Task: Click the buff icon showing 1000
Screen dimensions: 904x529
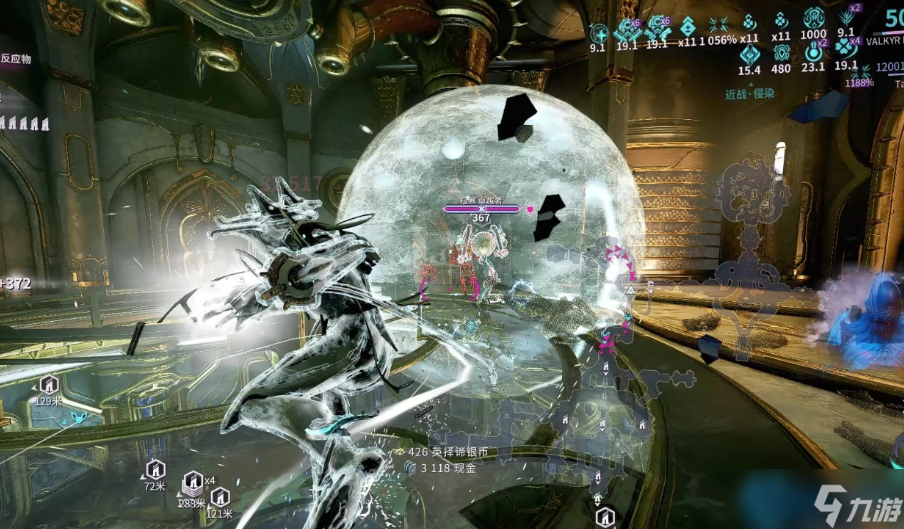Action: click(813, 20)
